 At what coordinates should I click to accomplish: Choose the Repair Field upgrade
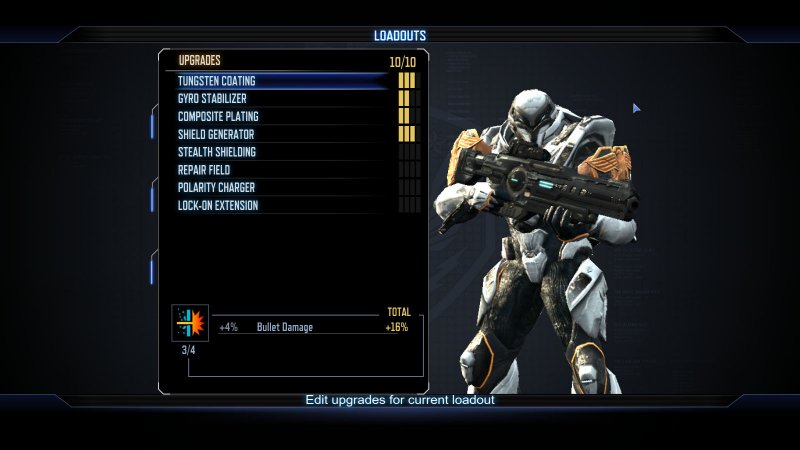click(x=205, y=170)
